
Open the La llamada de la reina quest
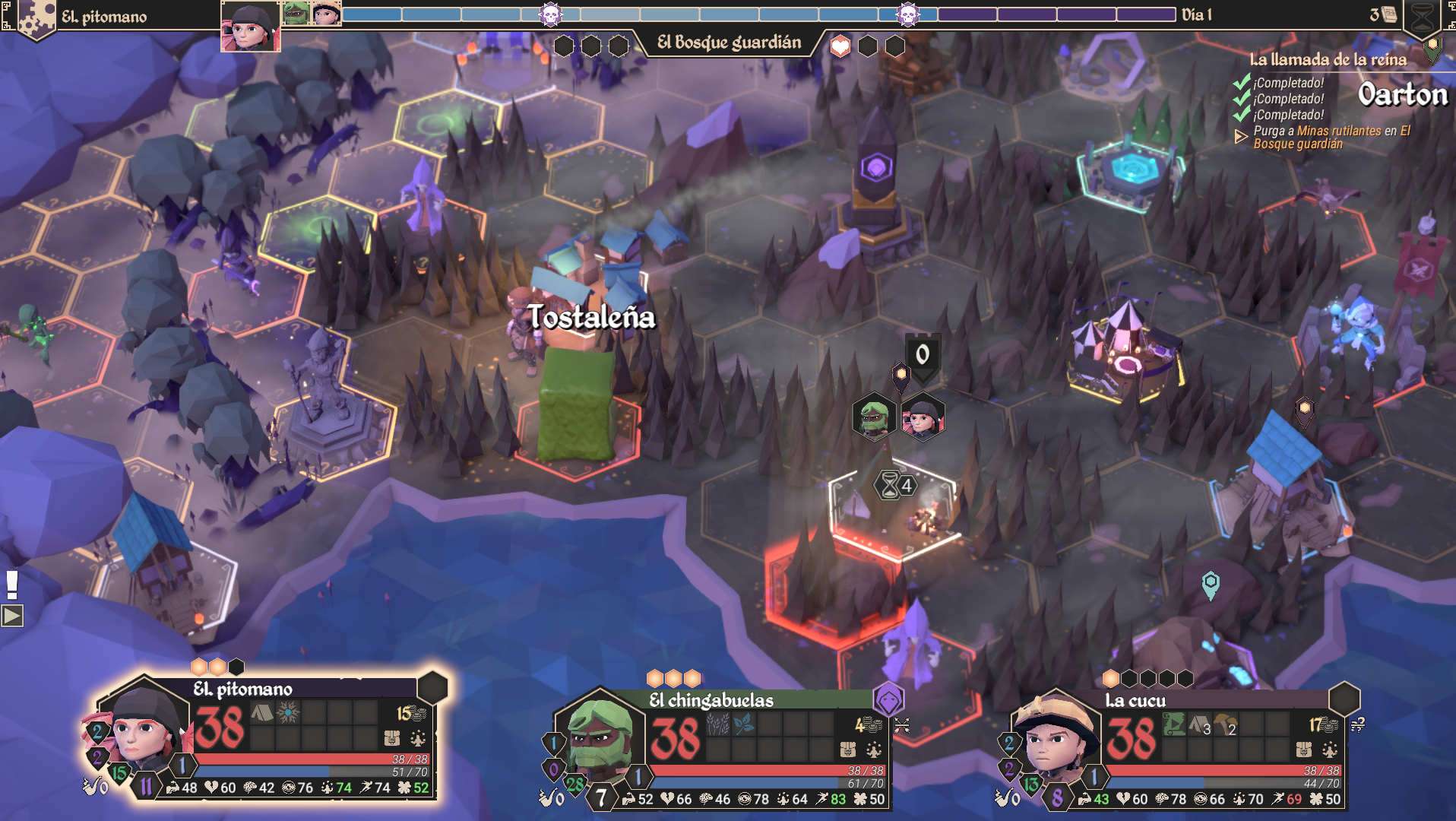pos(1327,59)
